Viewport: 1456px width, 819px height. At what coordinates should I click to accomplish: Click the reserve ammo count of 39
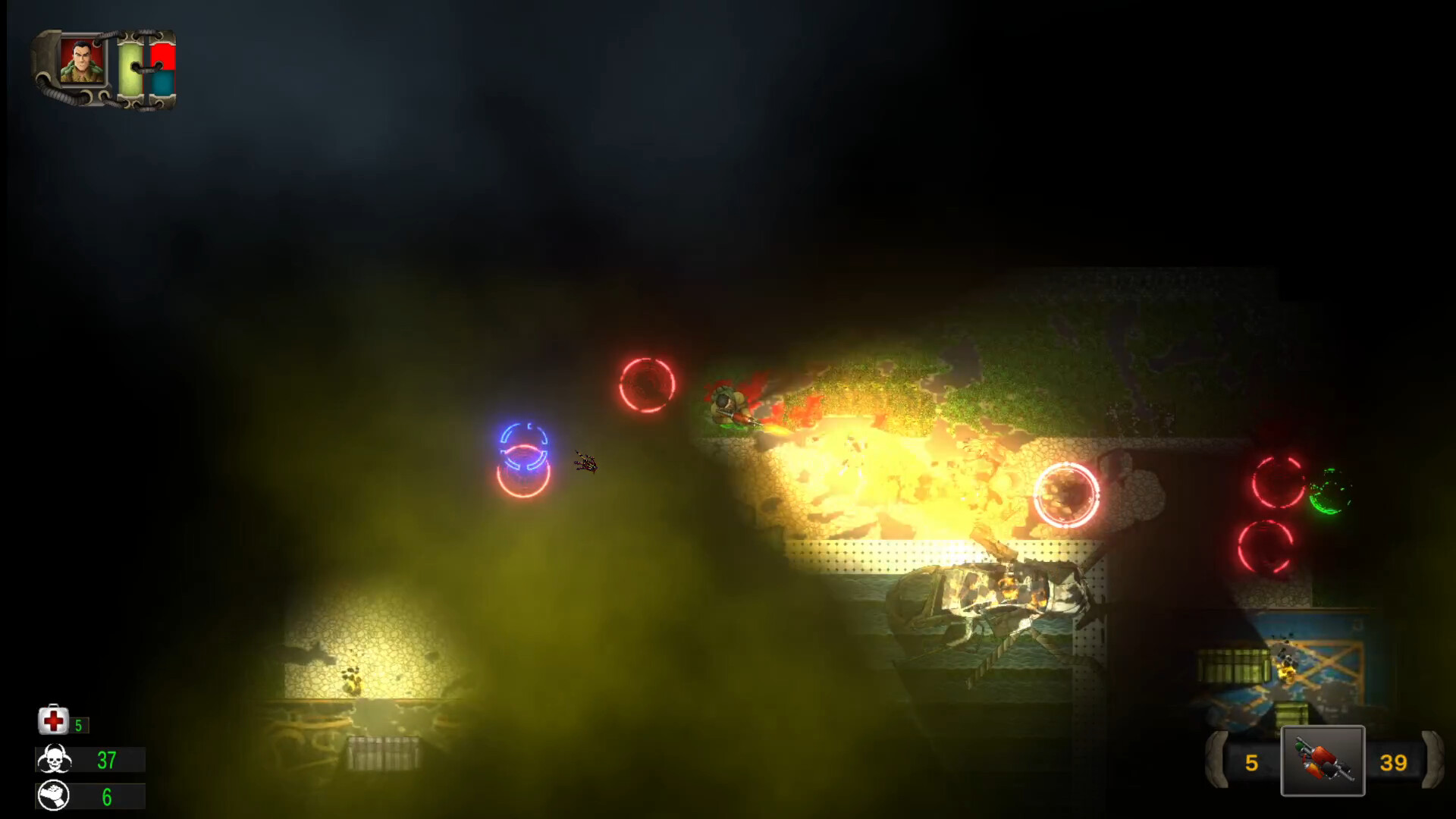coord(1394,761)
